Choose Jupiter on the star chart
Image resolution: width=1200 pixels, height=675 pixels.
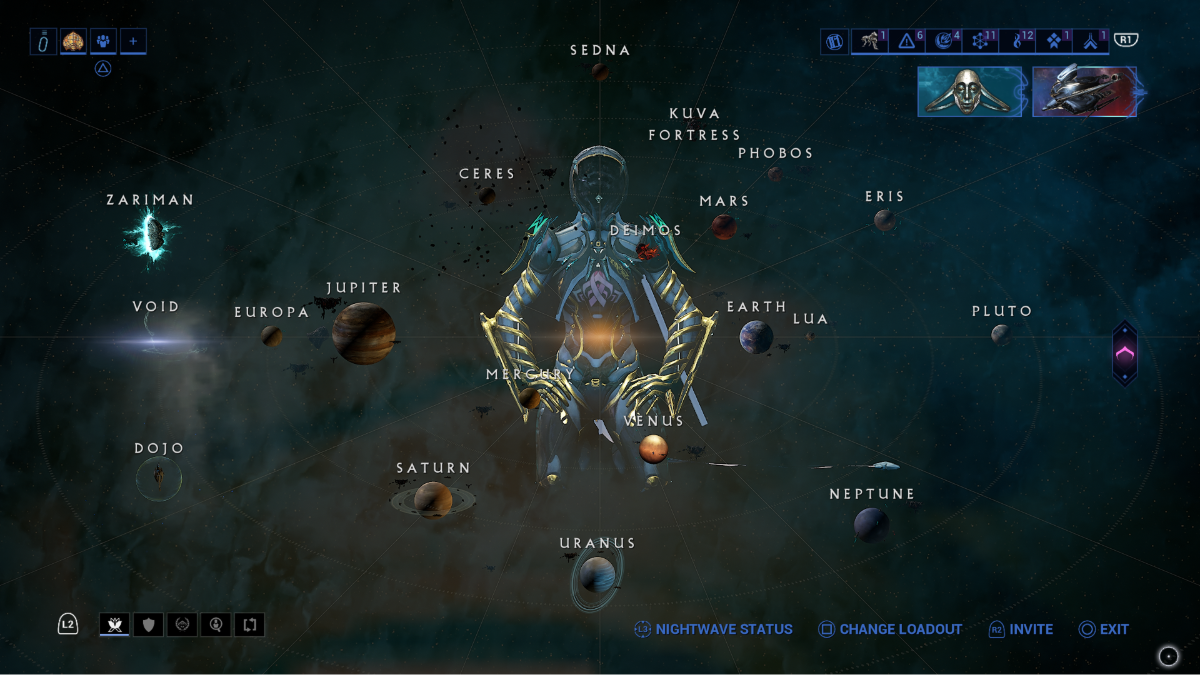(x=363, y=333)
